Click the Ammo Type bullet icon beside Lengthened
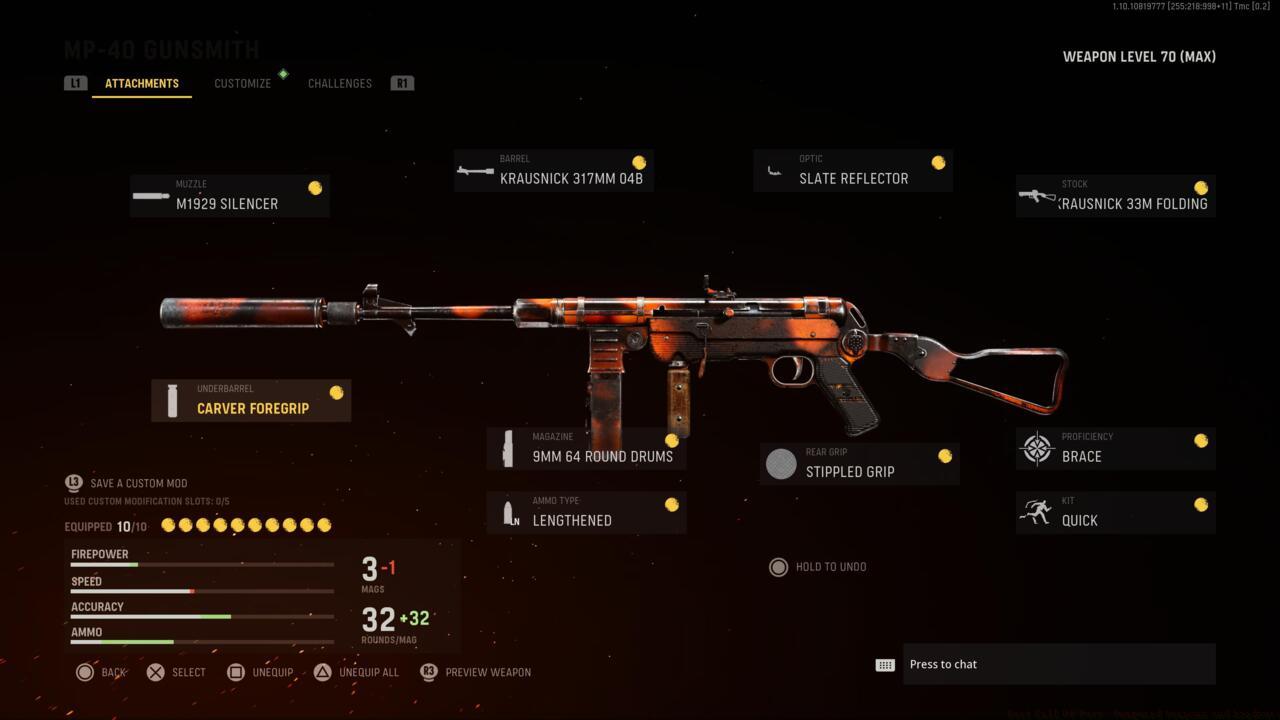This screenshot has height=720, width=1280. [506, 512]
